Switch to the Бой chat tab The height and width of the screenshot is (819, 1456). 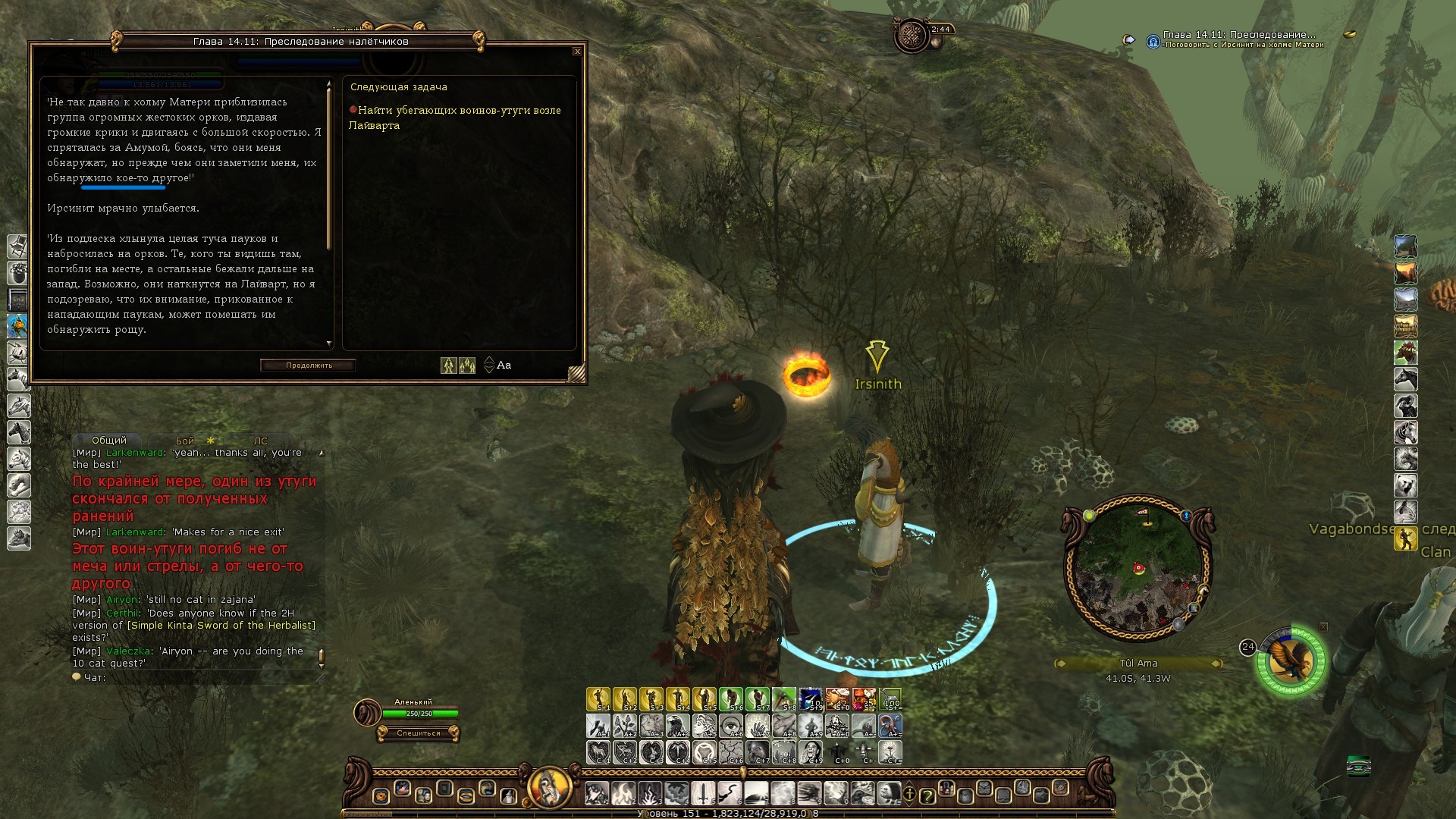click(x=185, y=441)
